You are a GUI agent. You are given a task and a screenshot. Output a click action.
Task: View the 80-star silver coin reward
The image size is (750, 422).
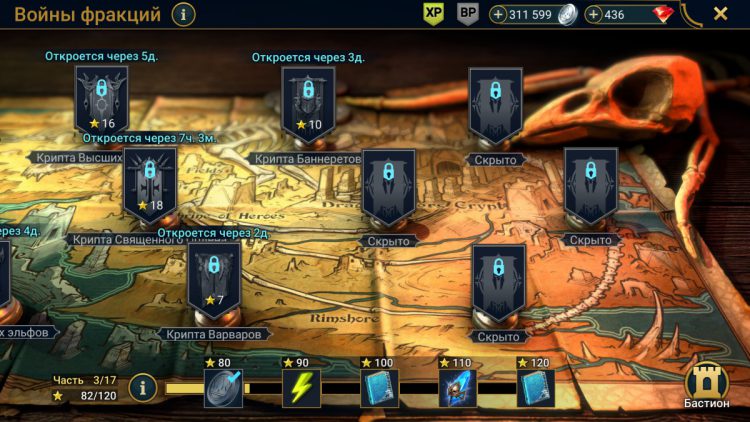[x=222, y=388]
